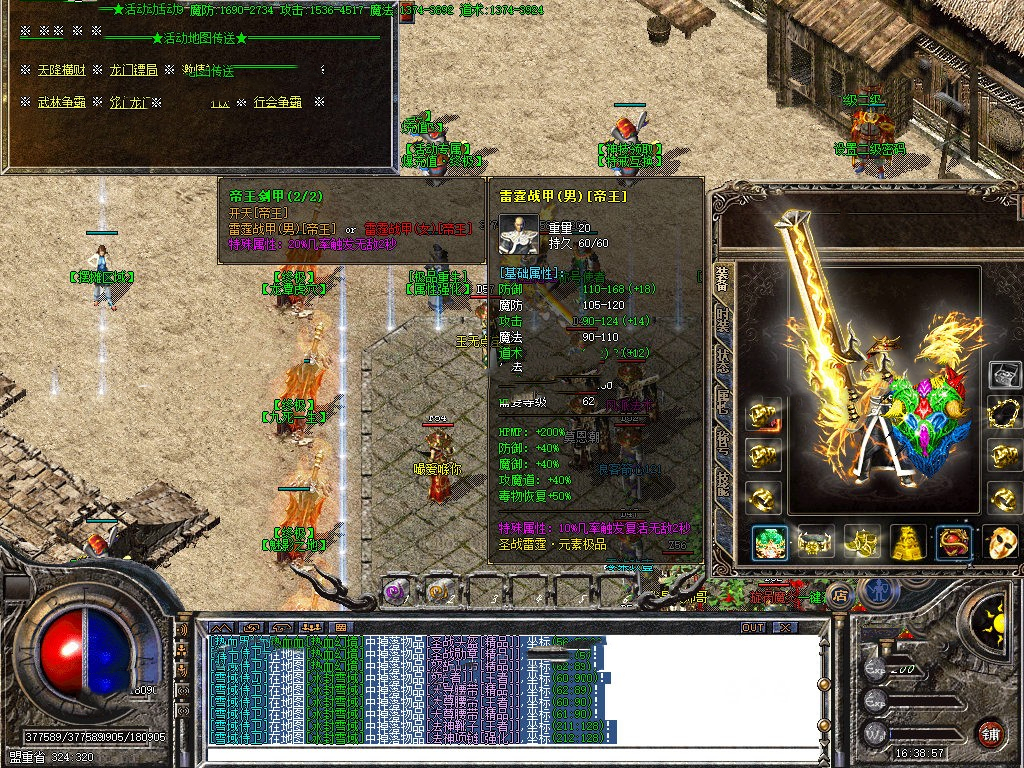
Task: Click the OUT button above the chat
Action: click(753, 628)
